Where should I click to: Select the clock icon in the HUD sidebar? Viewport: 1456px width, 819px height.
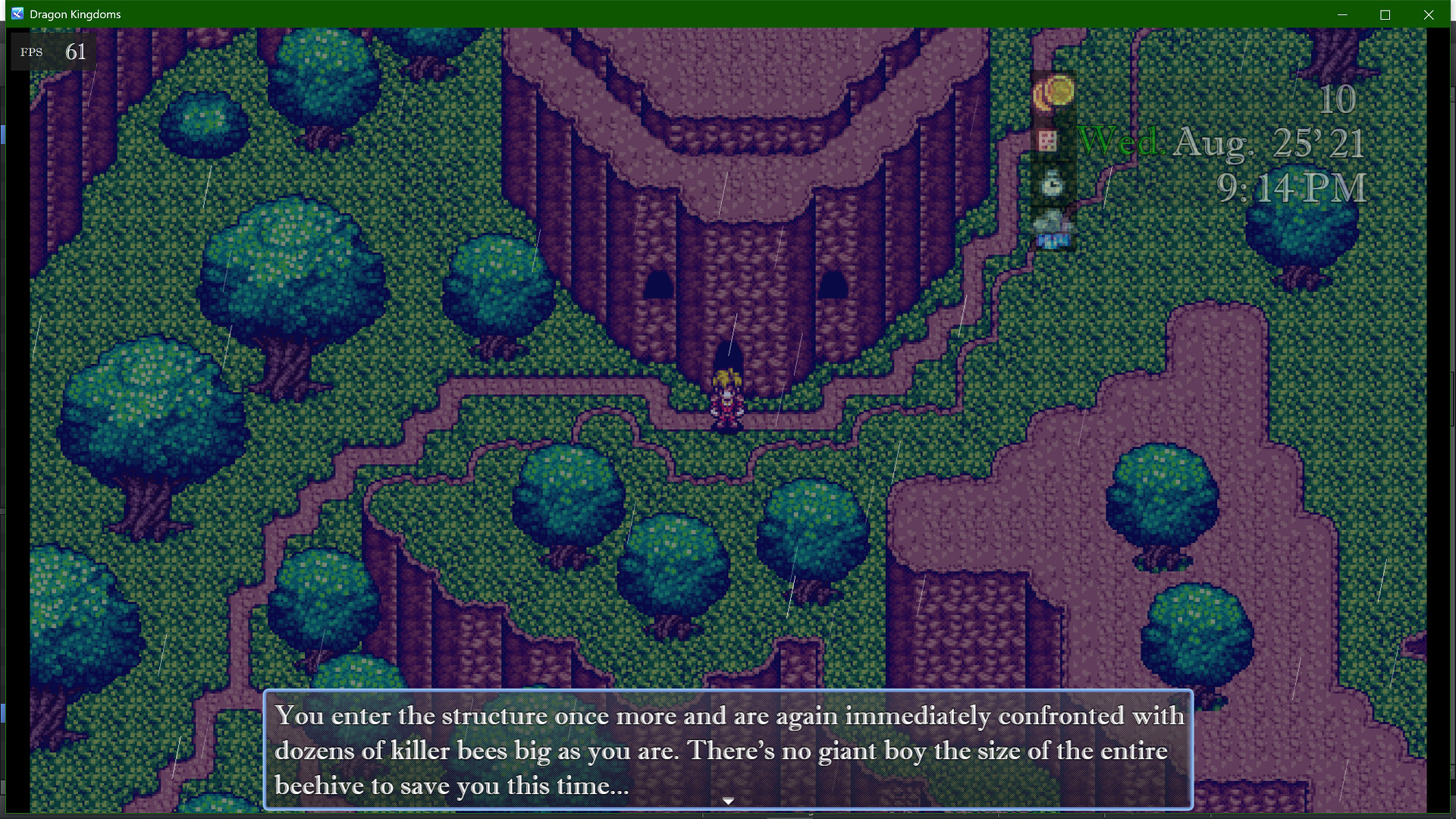tap(1050, 185)
